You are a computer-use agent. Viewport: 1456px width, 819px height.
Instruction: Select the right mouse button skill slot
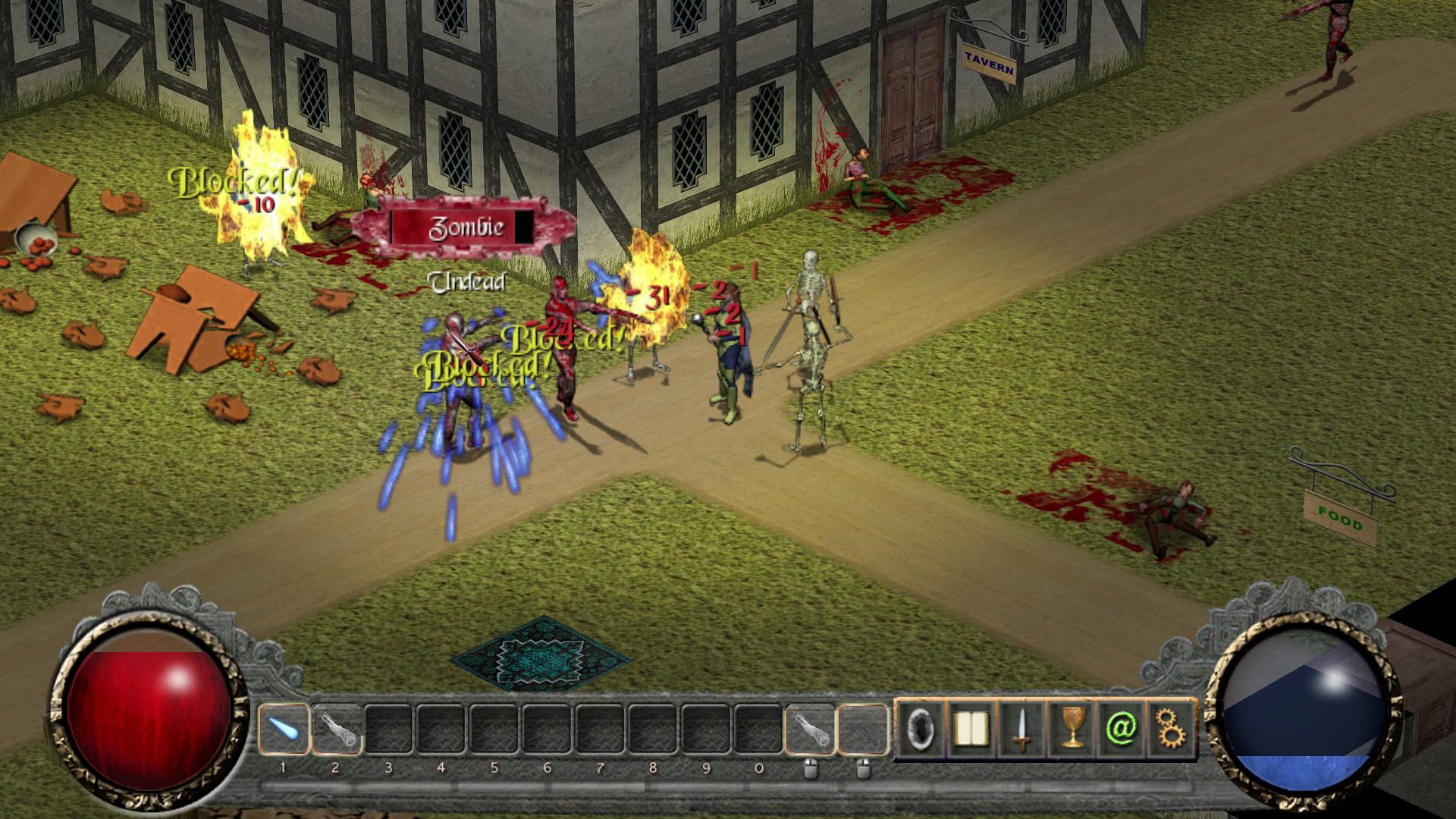862,729
